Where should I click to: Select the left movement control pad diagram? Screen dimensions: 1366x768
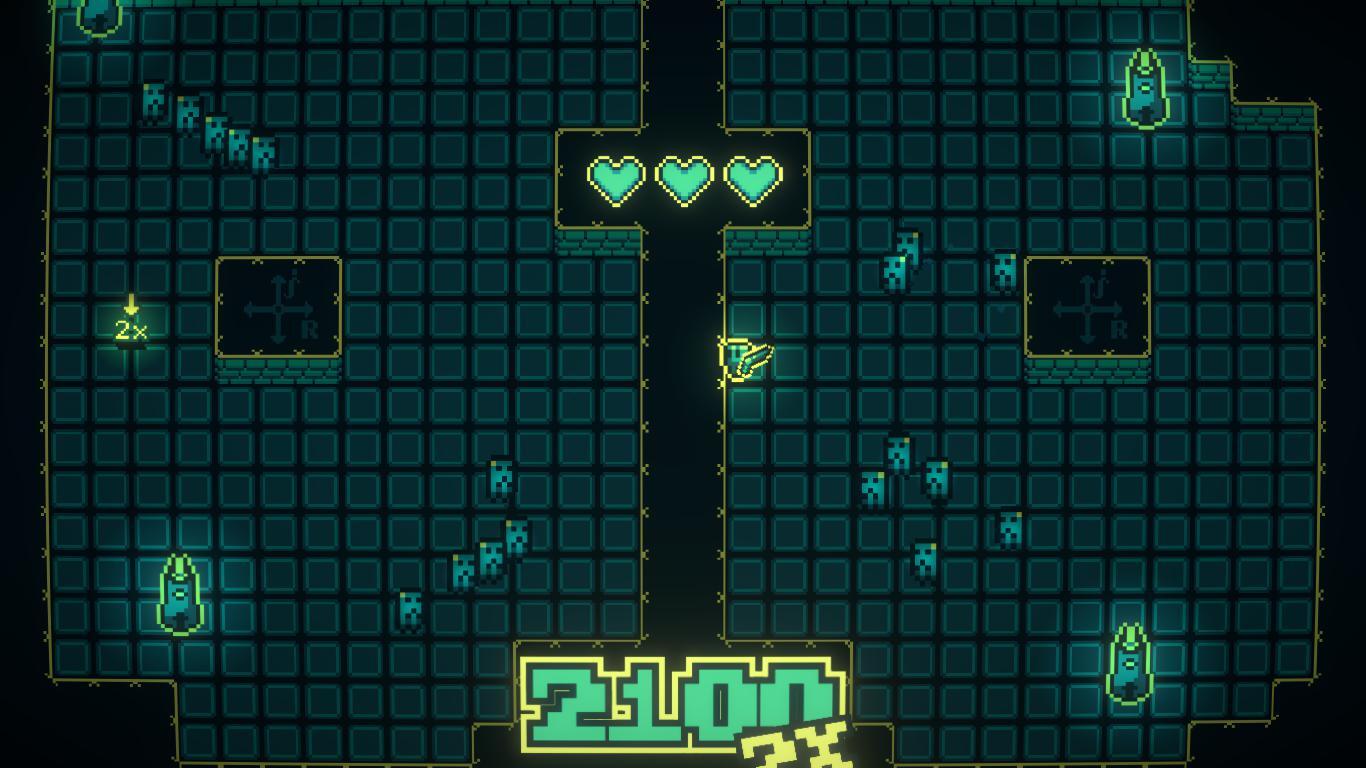(278, 308)
